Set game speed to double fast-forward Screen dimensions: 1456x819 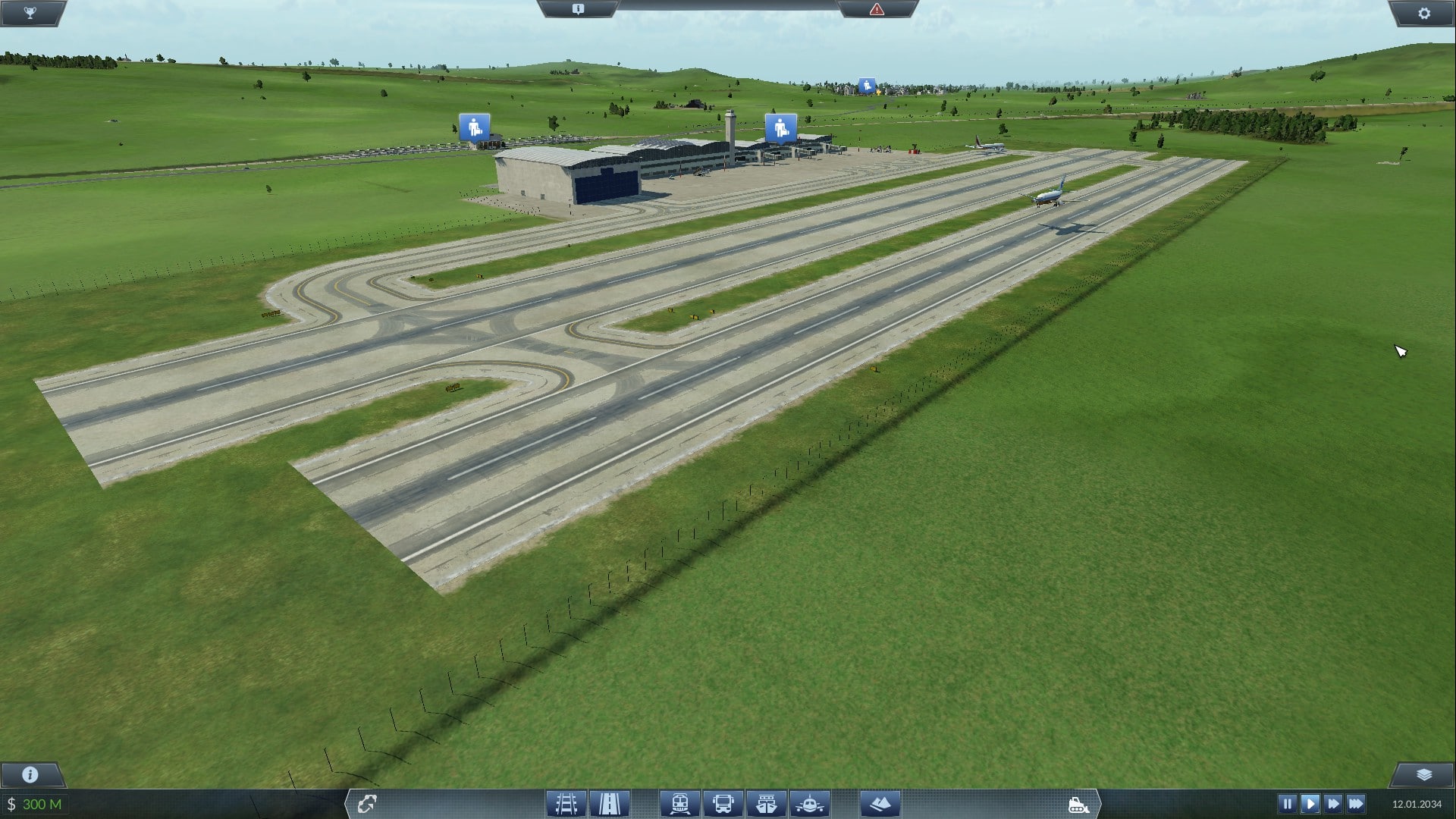click(x=1332, y=804)
